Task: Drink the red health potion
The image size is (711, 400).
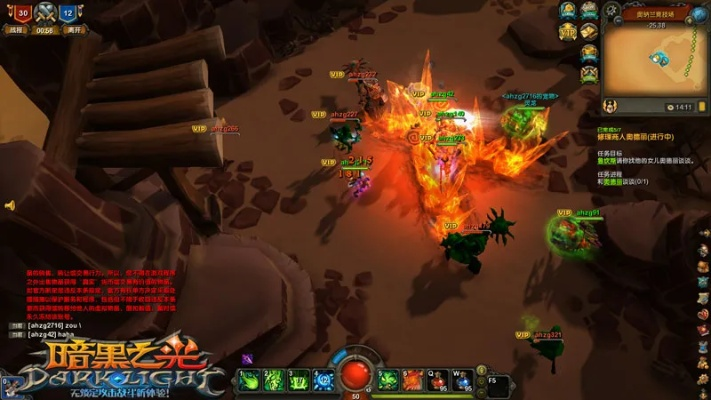Action: coord(438,380)
